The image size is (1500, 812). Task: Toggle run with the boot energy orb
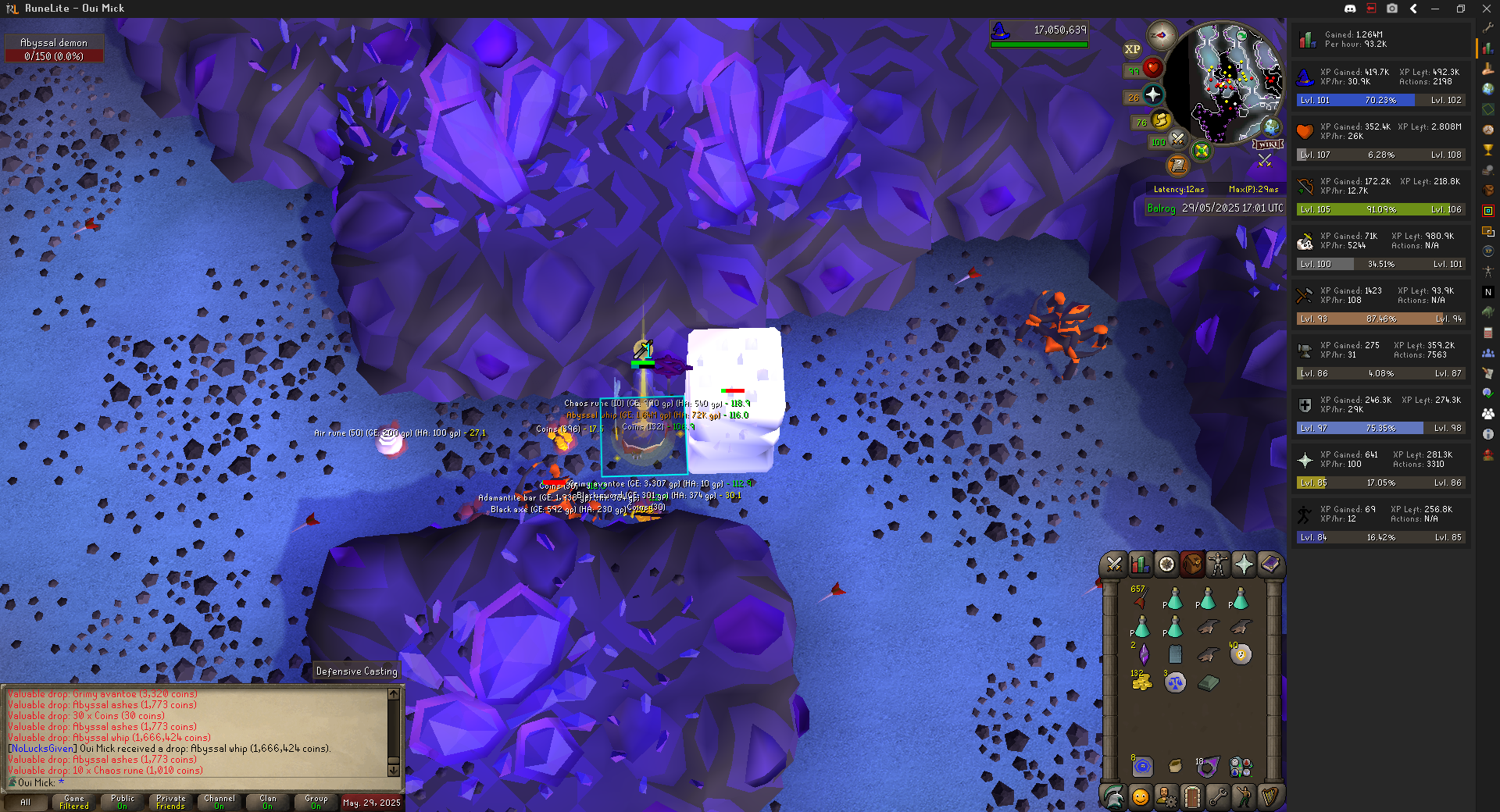[x=1161, y=120]
